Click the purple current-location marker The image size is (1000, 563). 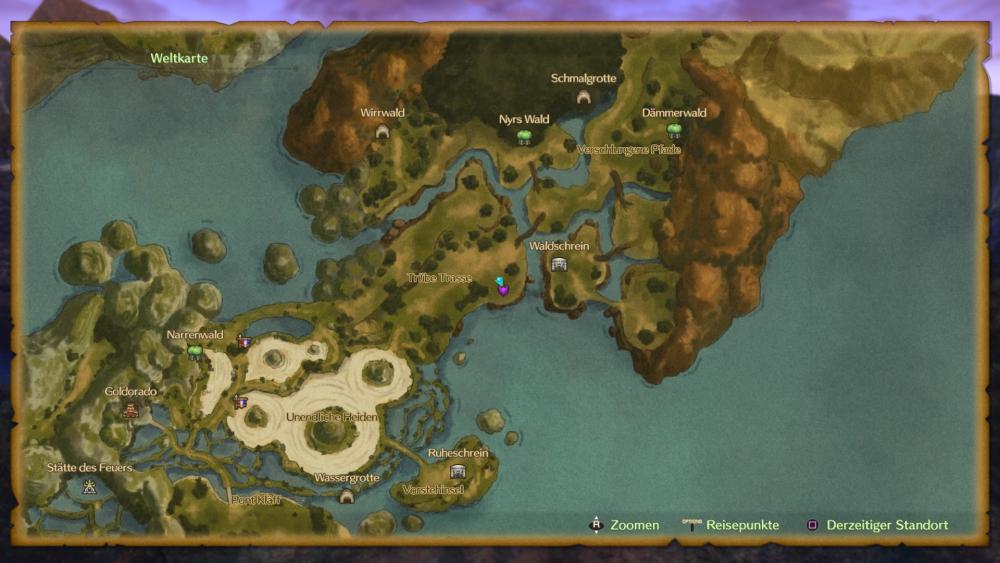(x=503, y=288)
